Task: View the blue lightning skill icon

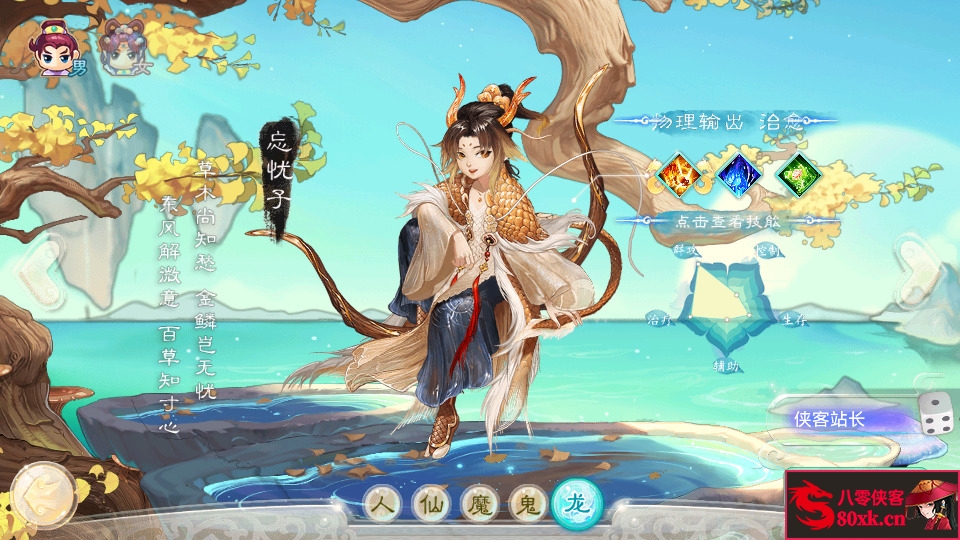Action: [739, 174]
